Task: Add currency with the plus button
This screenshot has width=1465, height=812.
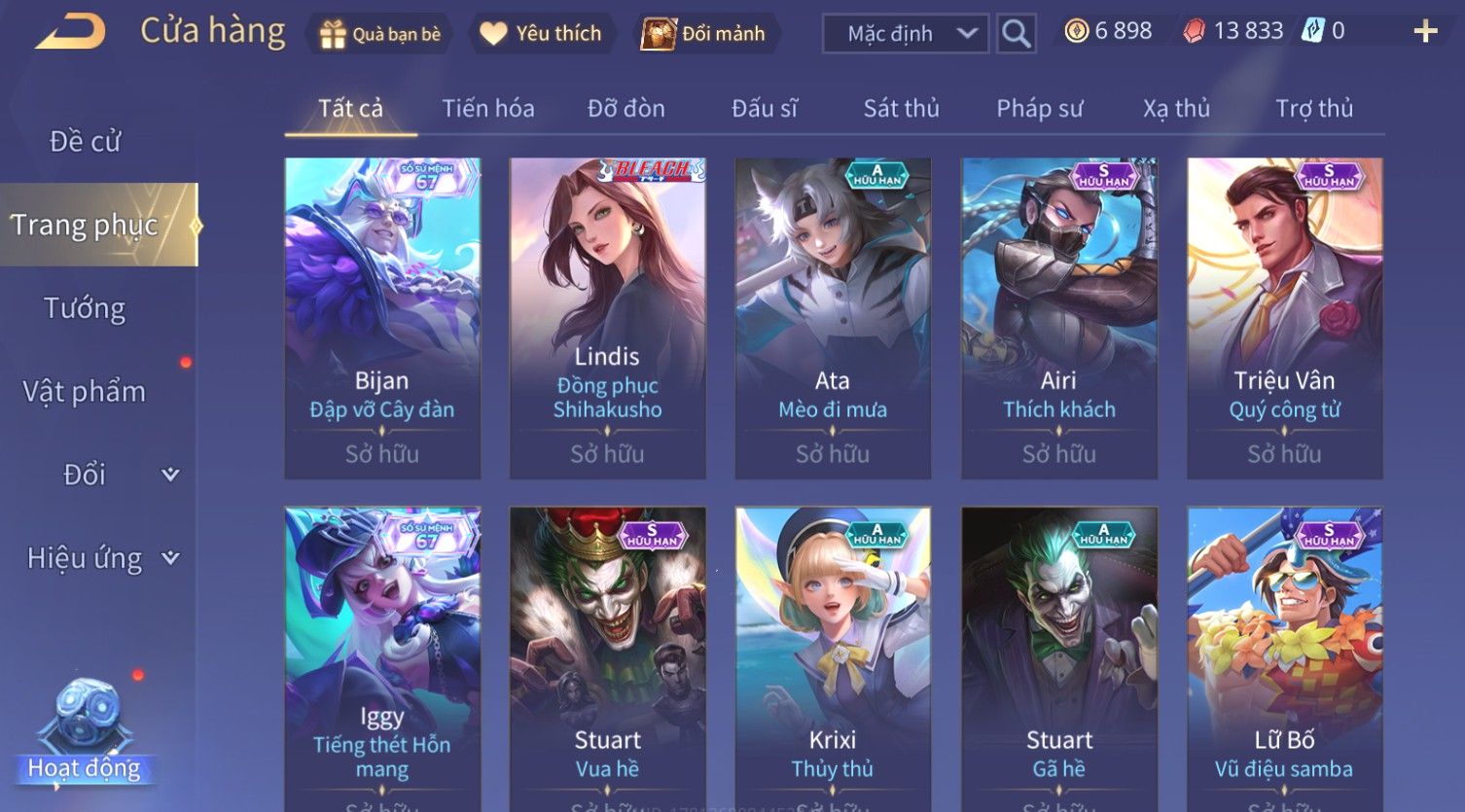Action: point(1425,32)
